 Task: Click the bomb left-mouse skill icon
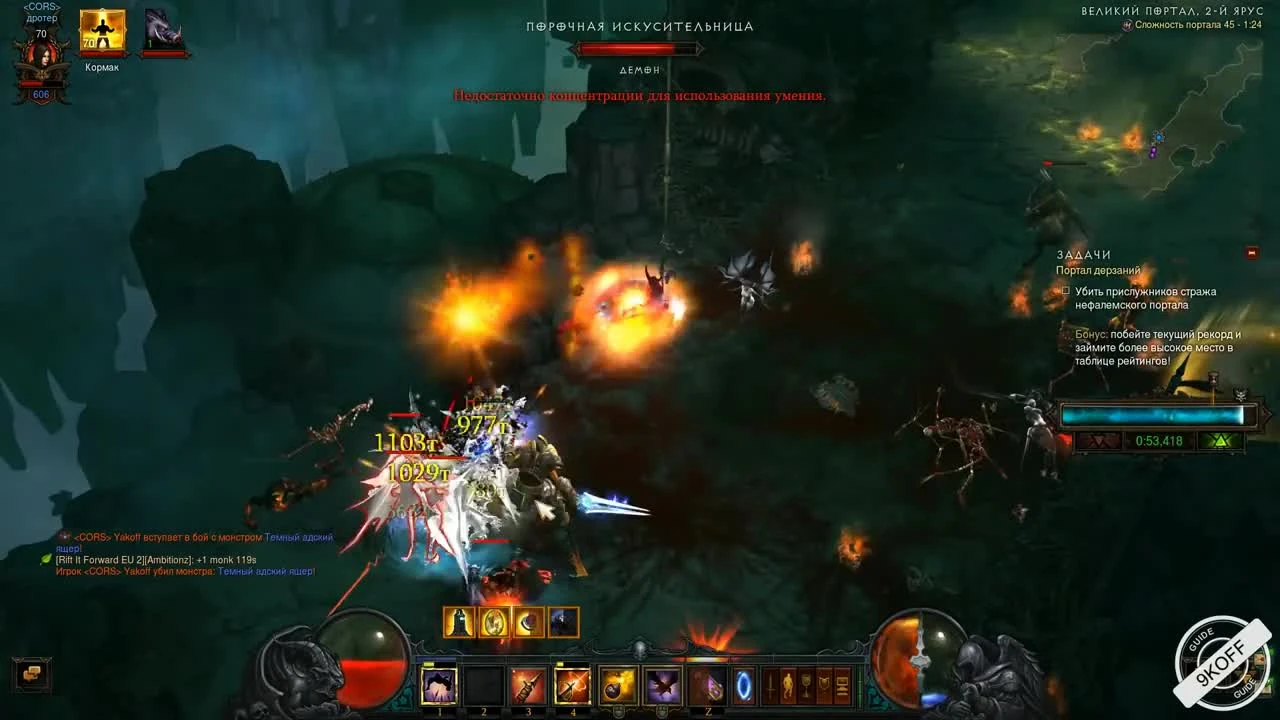coord(617,686)
